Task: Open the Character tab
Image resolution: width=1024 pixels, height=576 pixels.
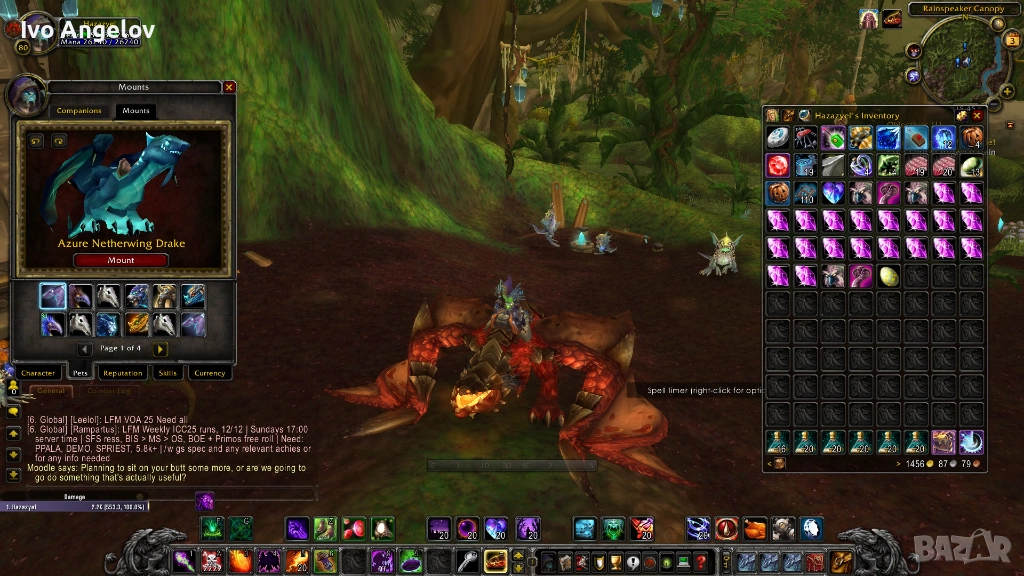Action: [38, 373]
